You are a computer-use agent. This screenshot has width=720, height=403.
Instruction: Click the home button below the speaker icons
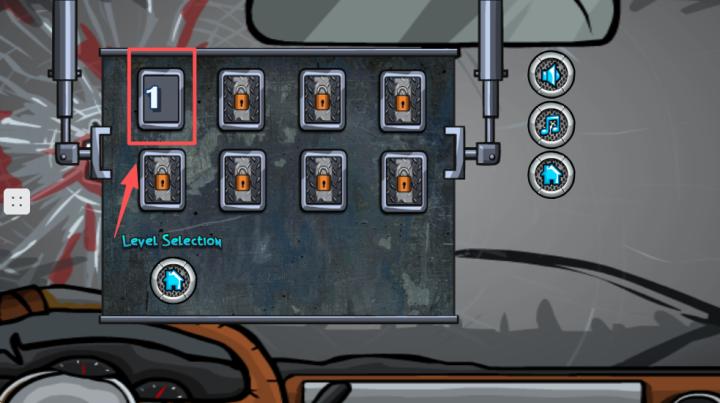(551, 174)
